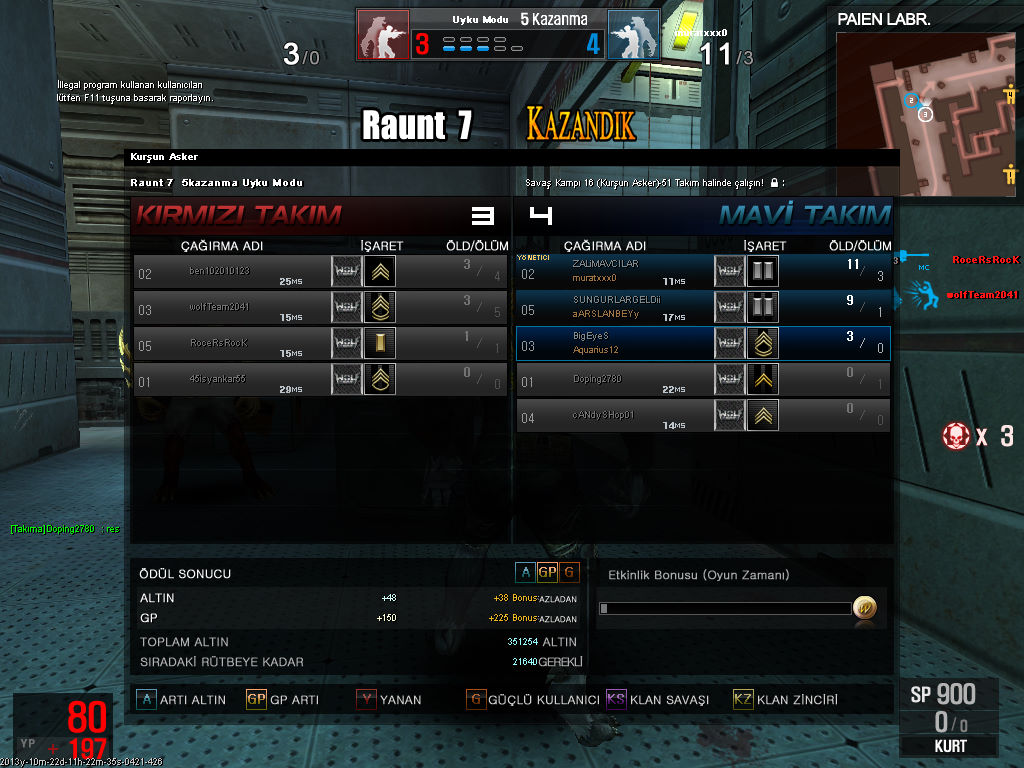
Task: Click the gold coin on Etkinlik Bonusu bar
Action: 864,608
